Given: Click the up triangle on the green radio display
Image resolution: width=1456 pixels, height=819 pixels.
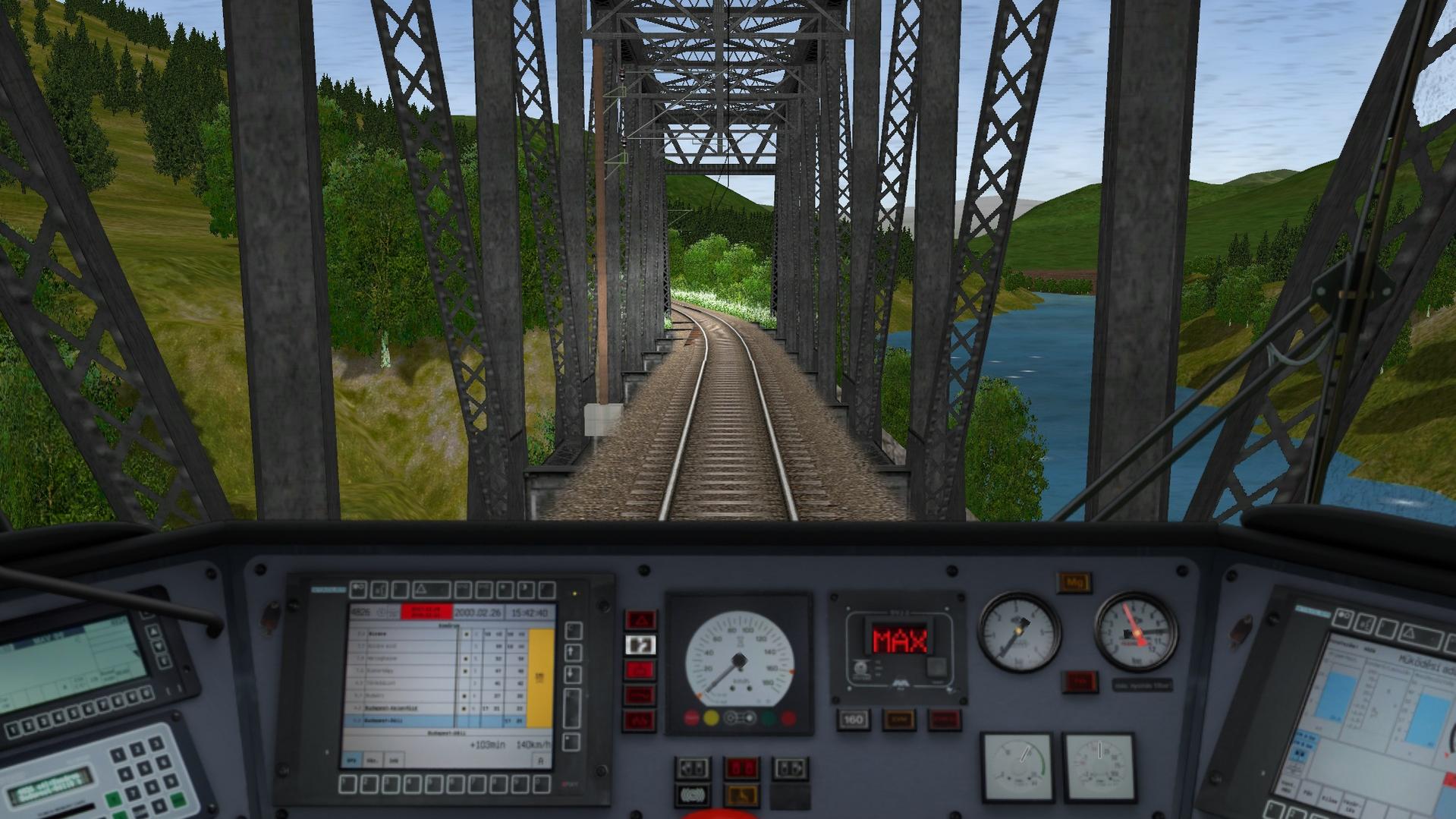Looking at the screenshot, I should tap(153, 632).
